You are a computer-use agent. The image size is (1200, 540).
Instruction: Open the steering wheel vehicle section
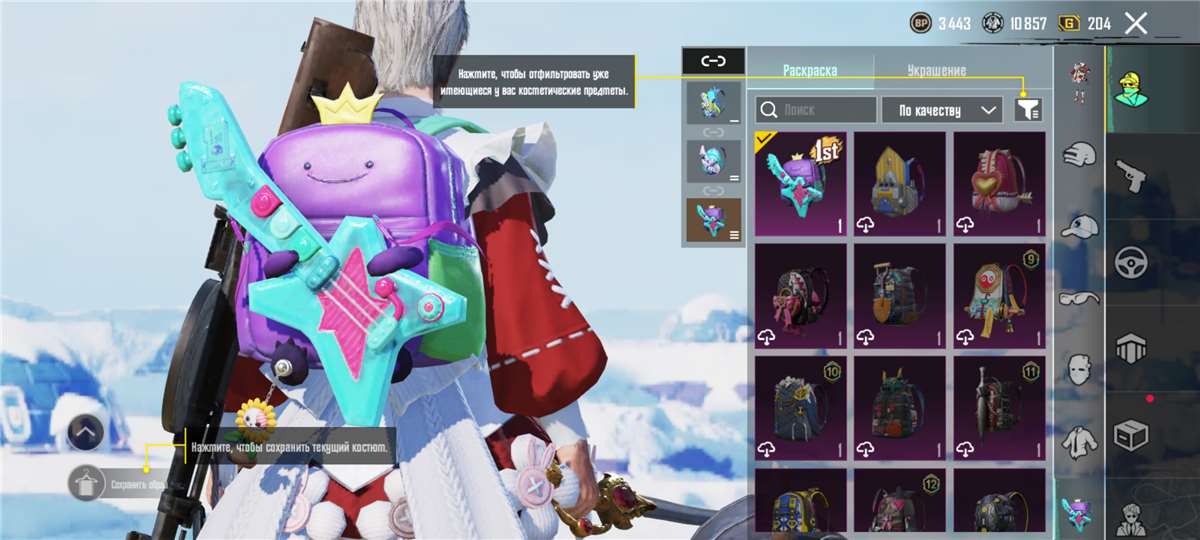[x=1131, y=262]
